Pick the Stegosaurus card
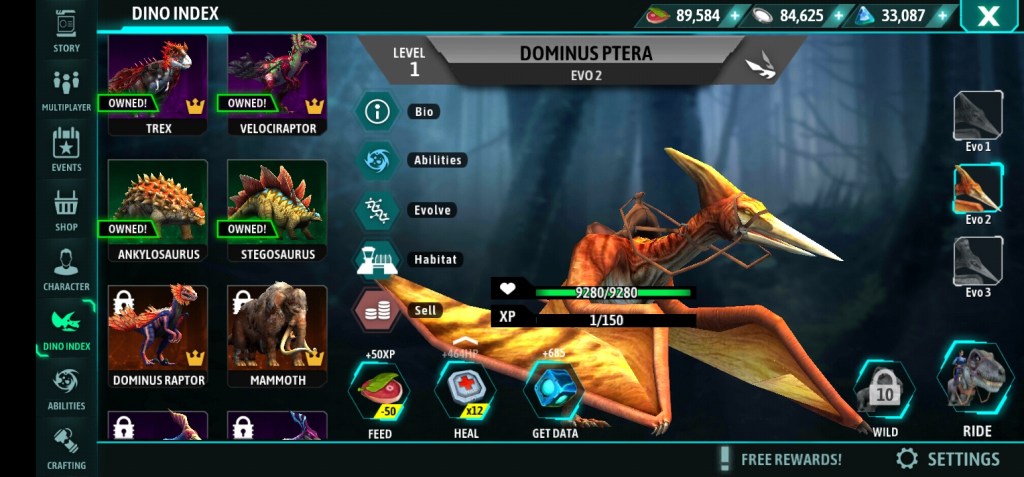This screenshot has width=1024, height=477. (x=277, y=210)
